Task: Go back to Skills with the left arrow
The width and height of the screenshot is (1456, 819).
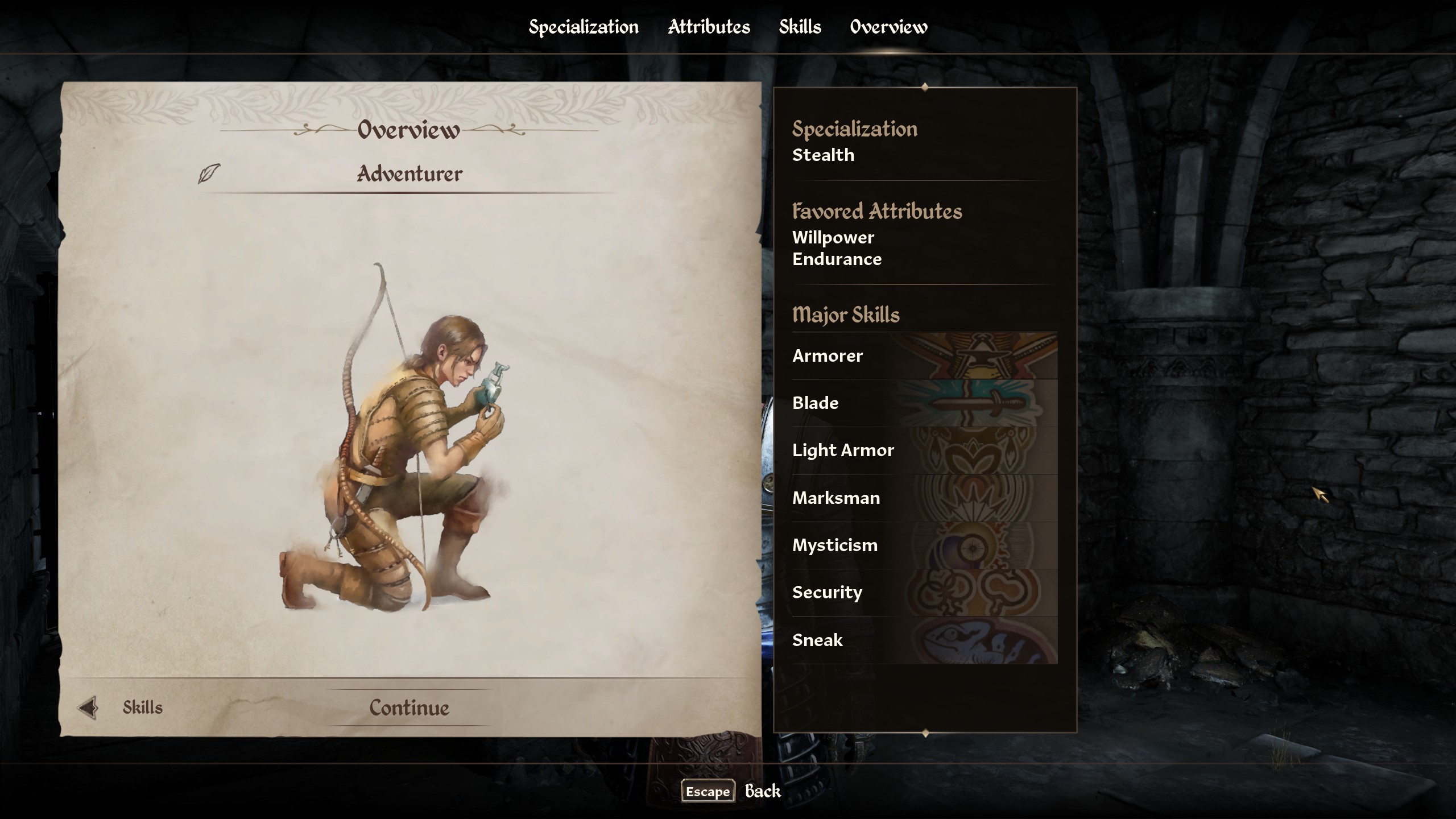Action: click(88, 708)
